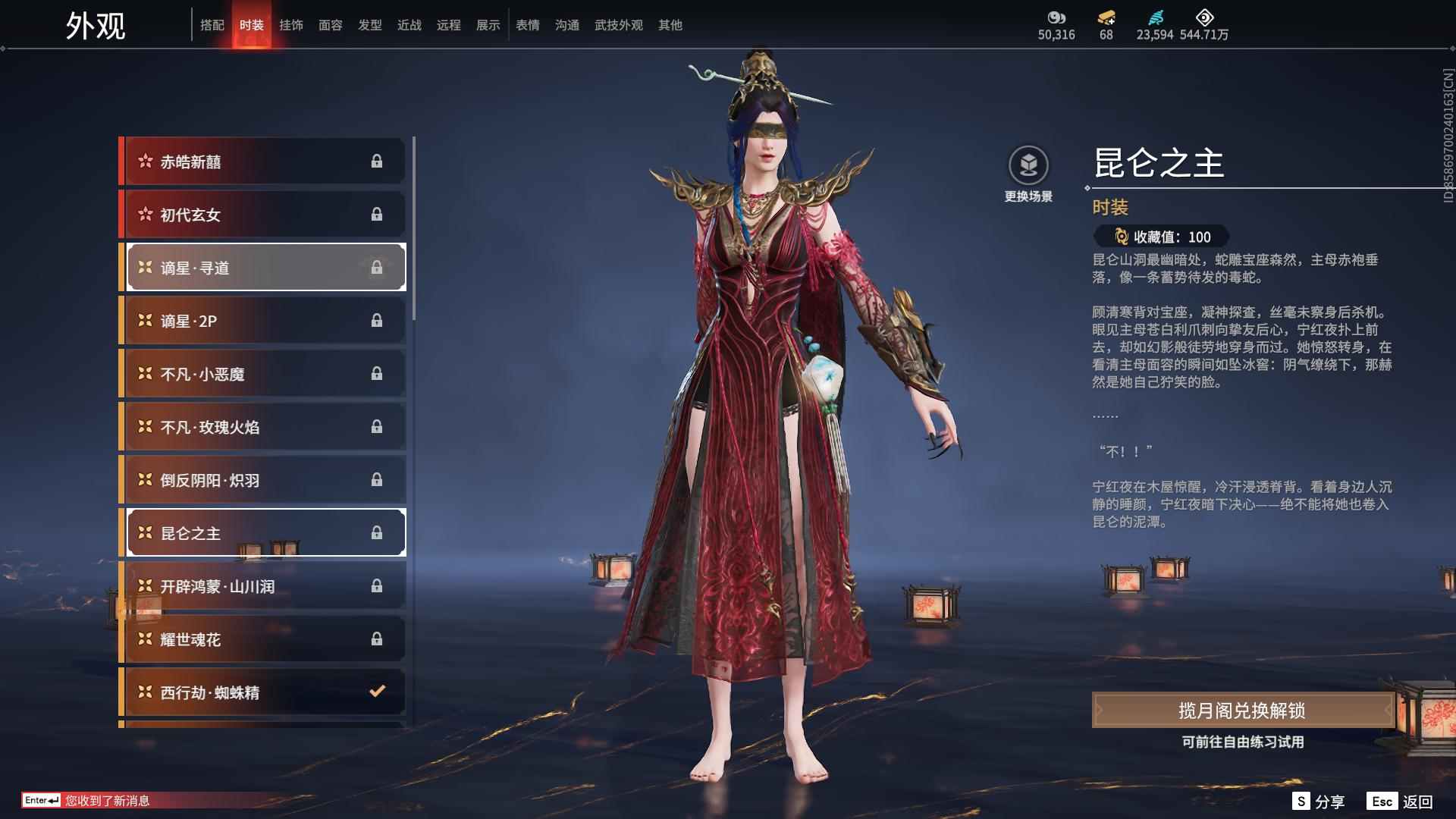Click the gold ingot currency icon with plus
Screen dimensions: 1456x819
pyautogui.click(x=1106, y=19)
